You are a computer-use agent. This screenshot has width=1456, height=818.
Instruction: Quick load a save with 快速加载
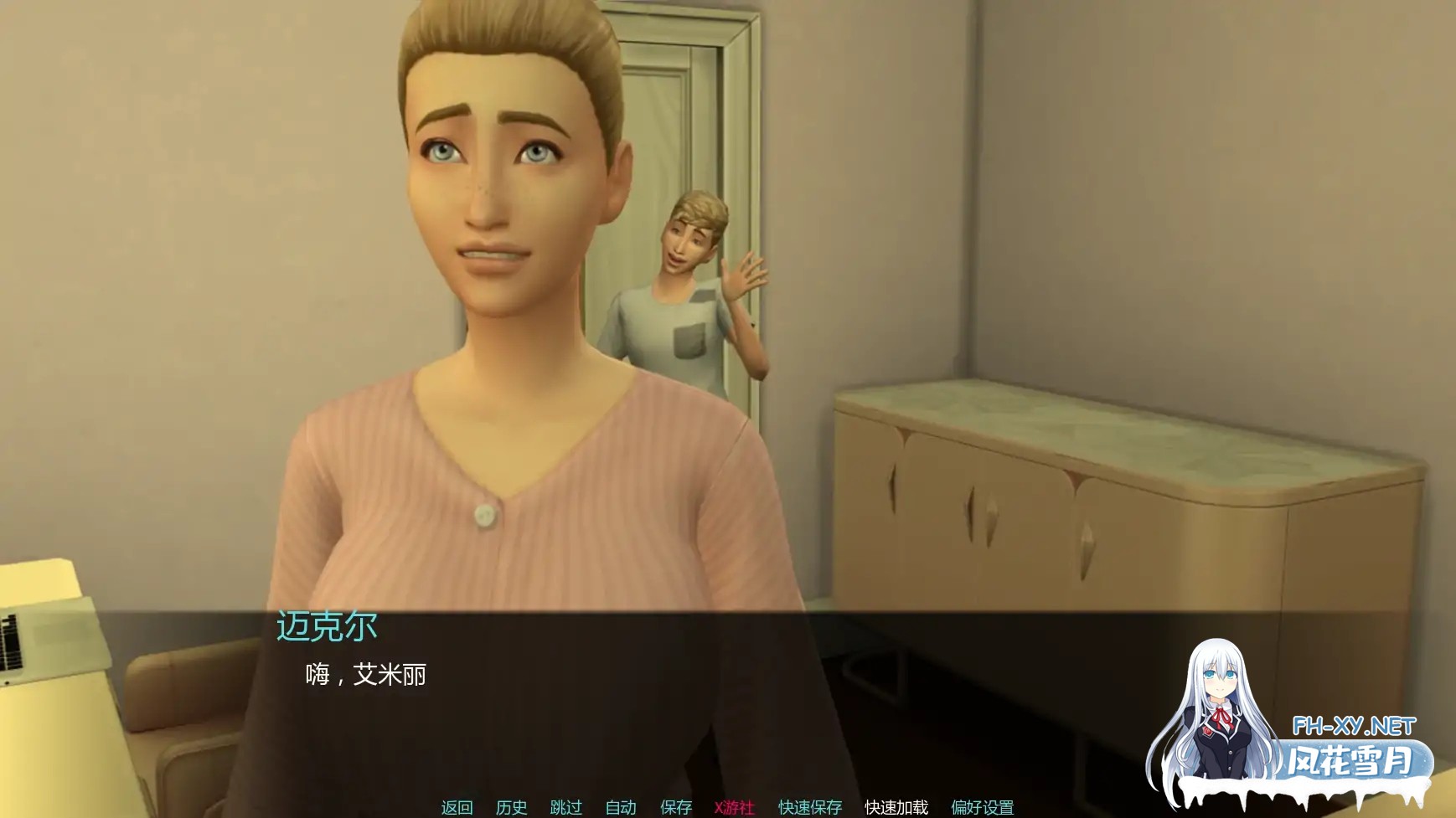895,808
